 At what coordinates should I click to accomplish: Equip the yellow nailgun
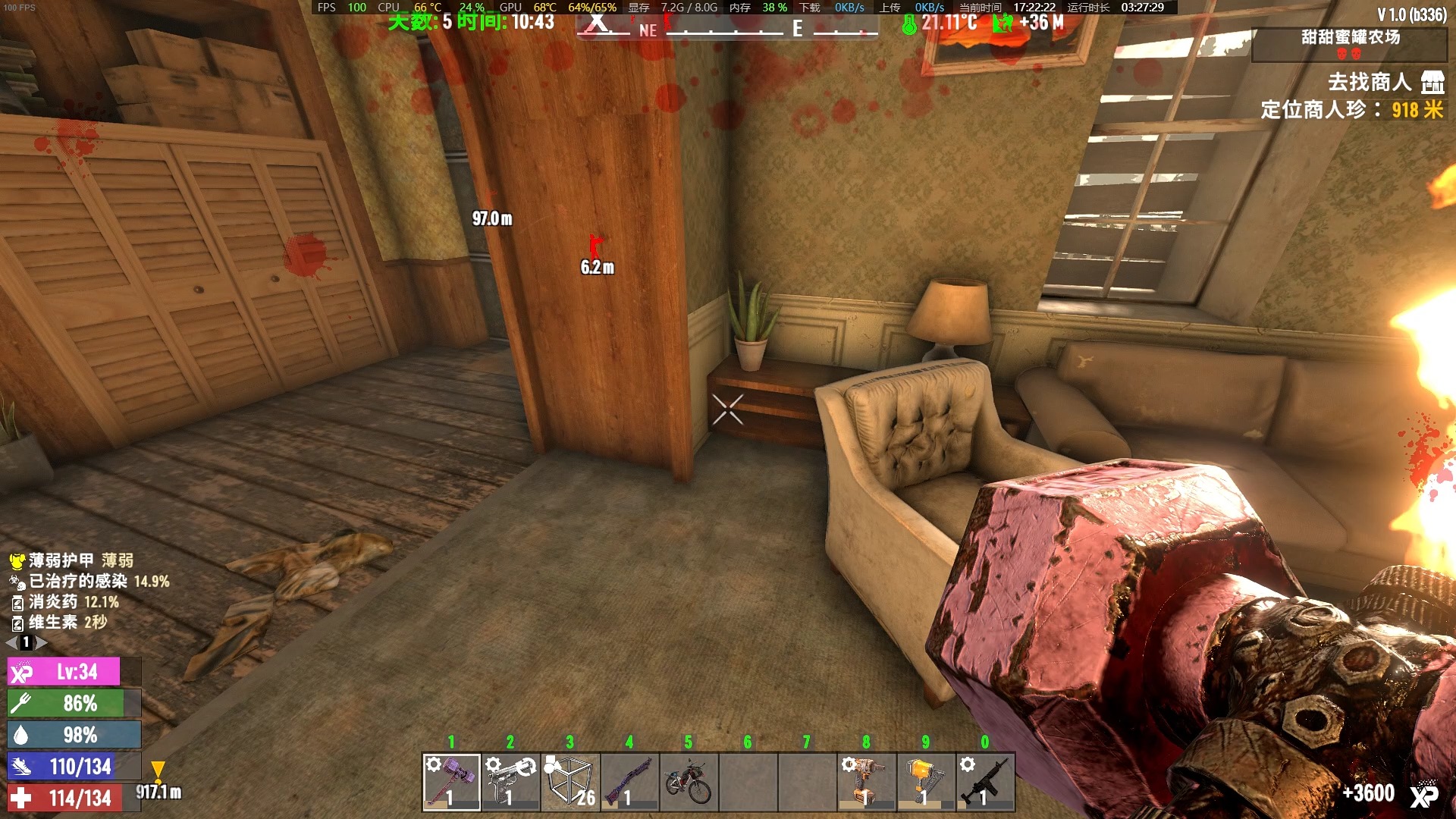coord(924,782)
